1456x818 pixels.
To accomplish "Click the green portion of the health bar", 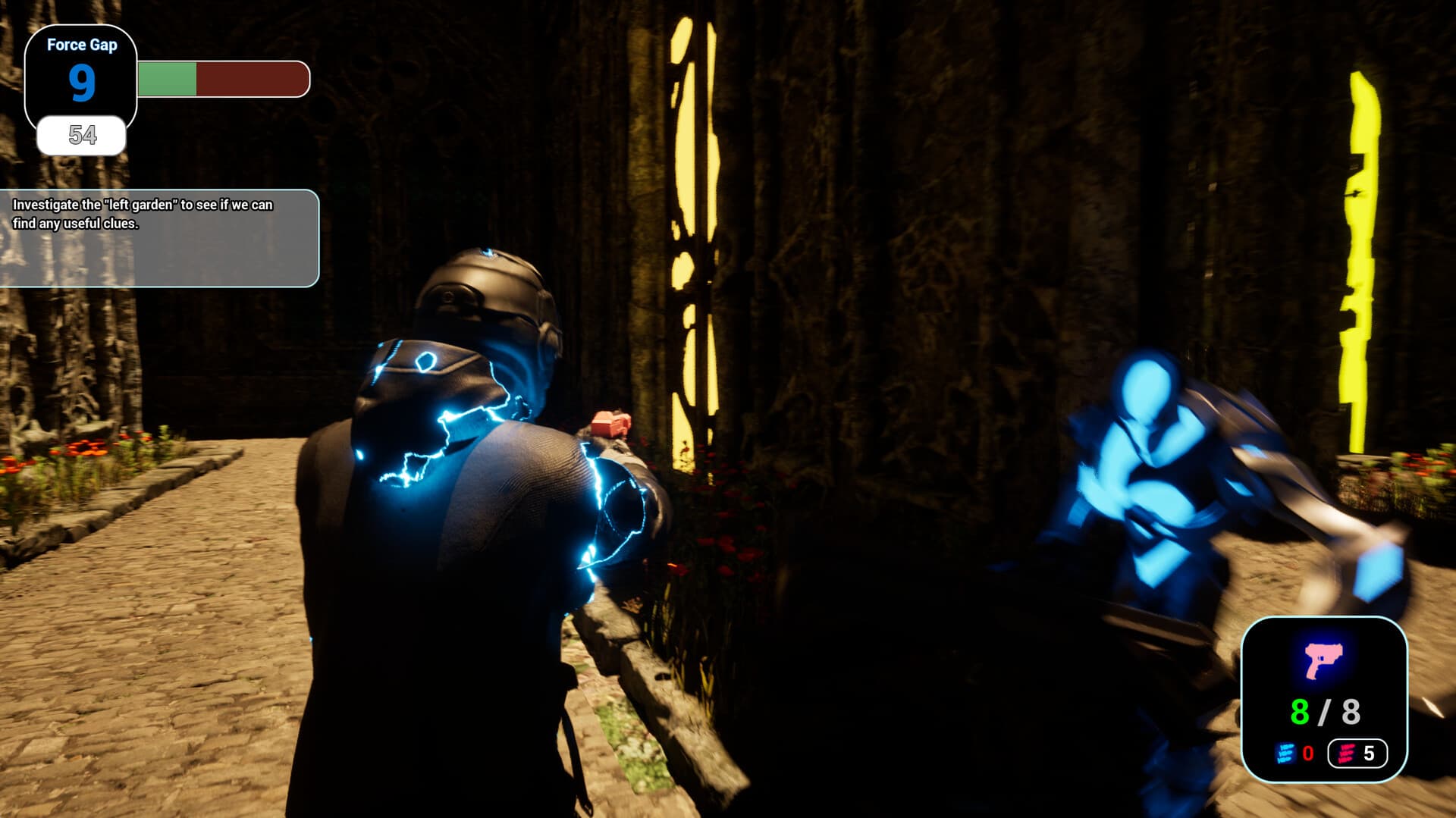I will tap(167, 78).
